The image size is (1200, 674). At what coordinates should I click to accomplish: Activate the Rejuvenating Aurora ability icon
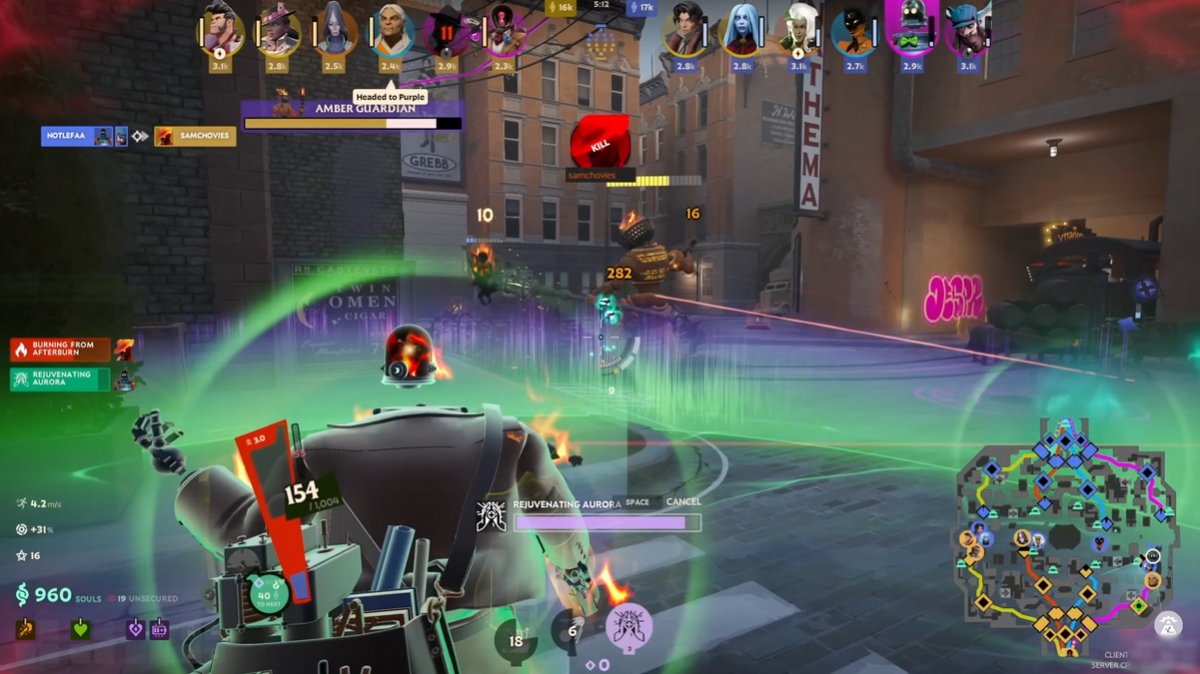629,626
